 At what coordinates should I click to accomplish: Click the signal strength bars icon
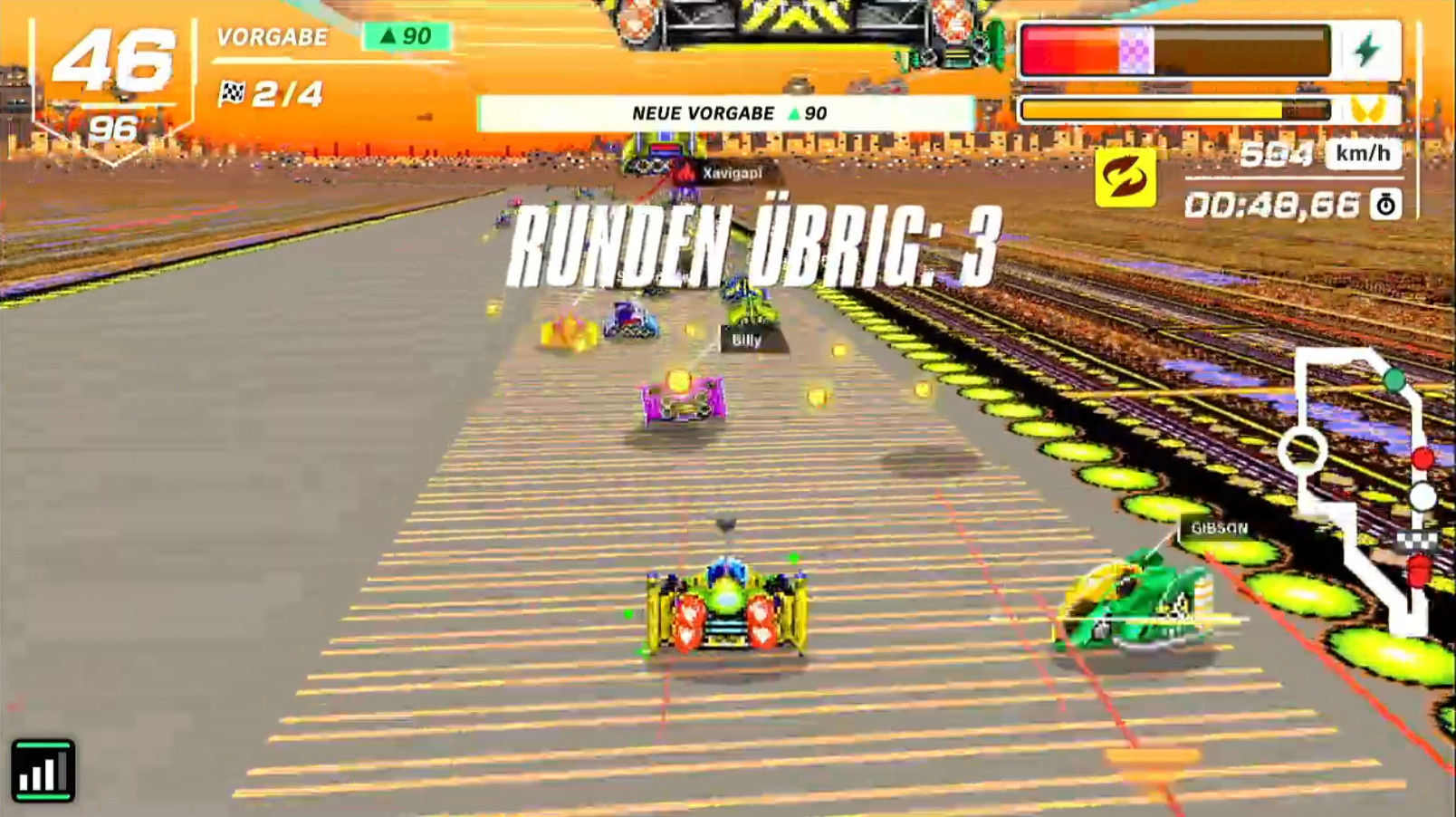click(x=43, y=771)
